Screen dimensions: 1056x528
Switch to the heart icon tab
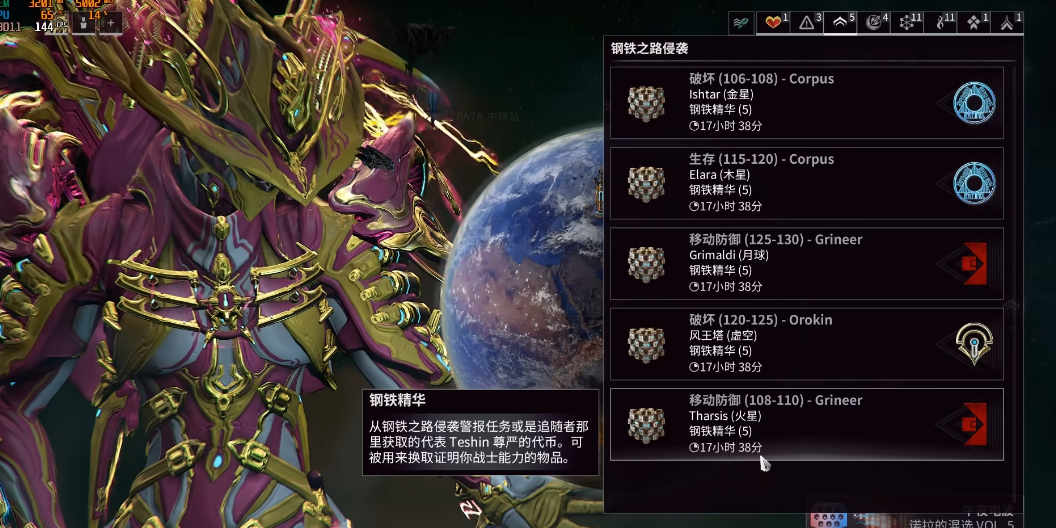773,23
